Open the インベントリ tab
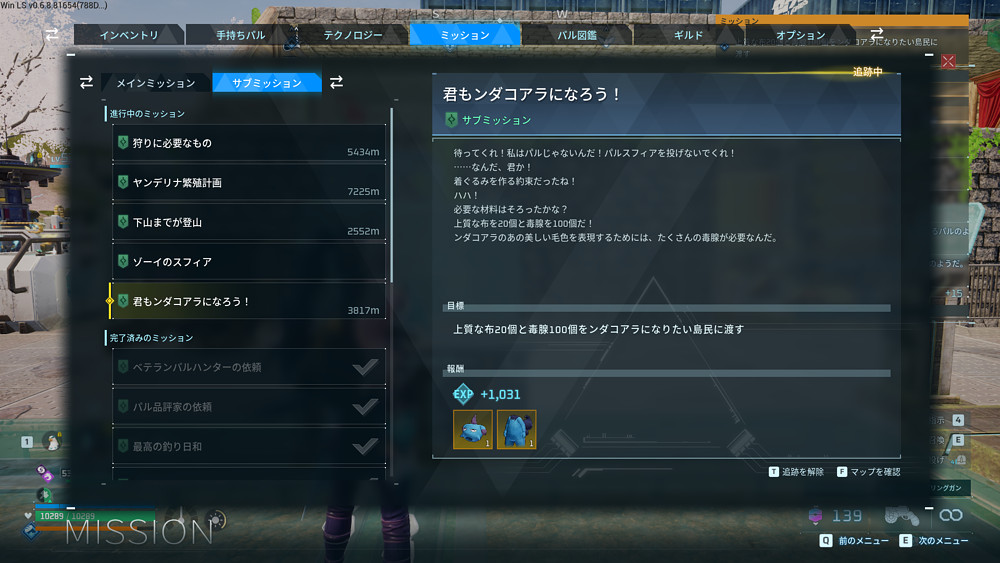1000x563 pixels. click(x=130, y=35)
